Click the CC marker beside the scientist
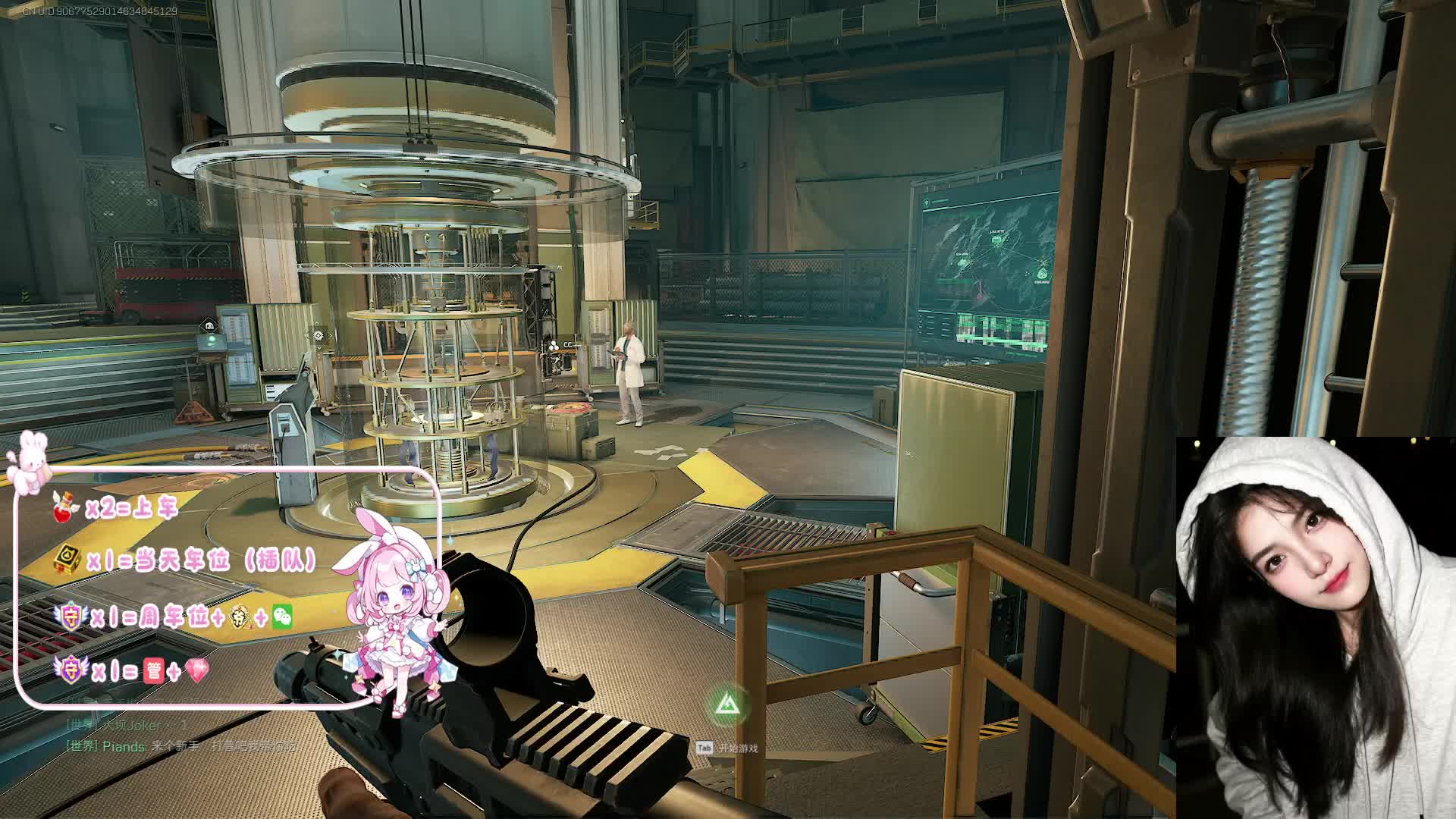The image size is (1456, 819). (562, 345)
